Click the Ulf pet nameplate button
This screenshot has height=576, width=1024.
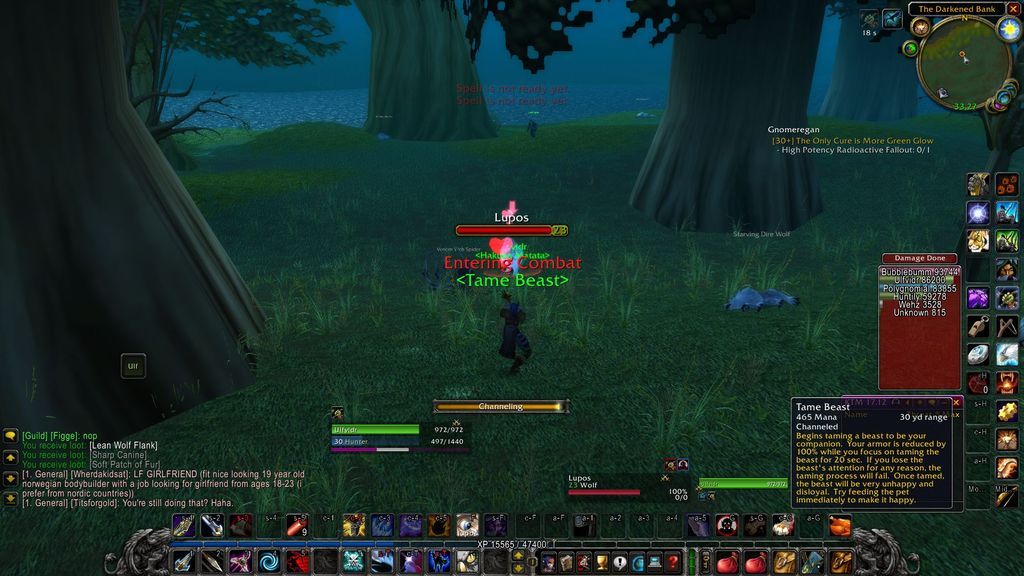click(x=132, y=366)
